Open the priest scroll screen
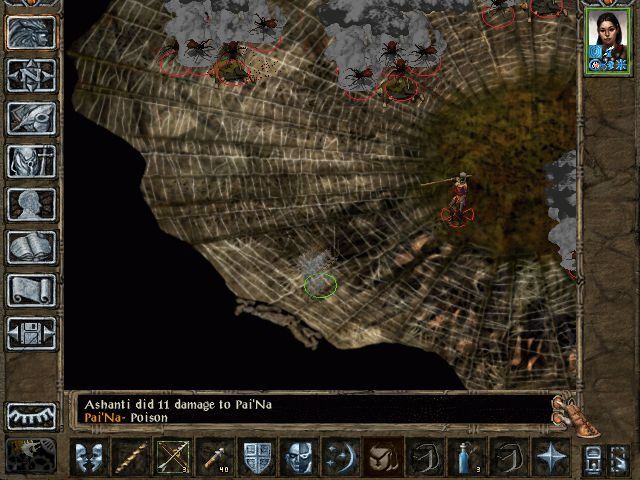The width and height of the screenshot is (640, 480). click(x=31, y=290)
